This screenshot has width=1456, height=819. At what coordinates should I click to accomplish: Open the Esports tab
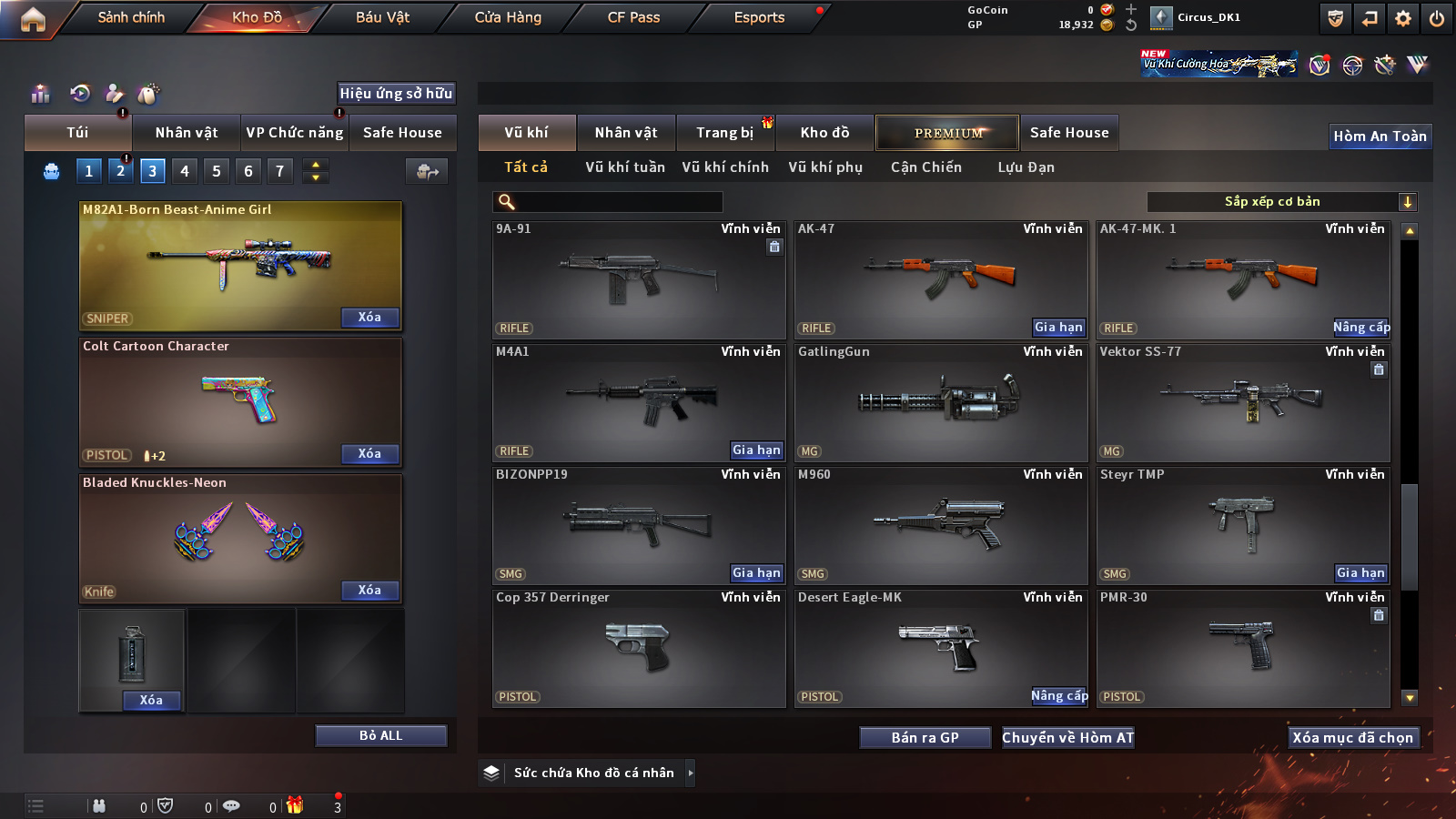(x=759, y=17)
